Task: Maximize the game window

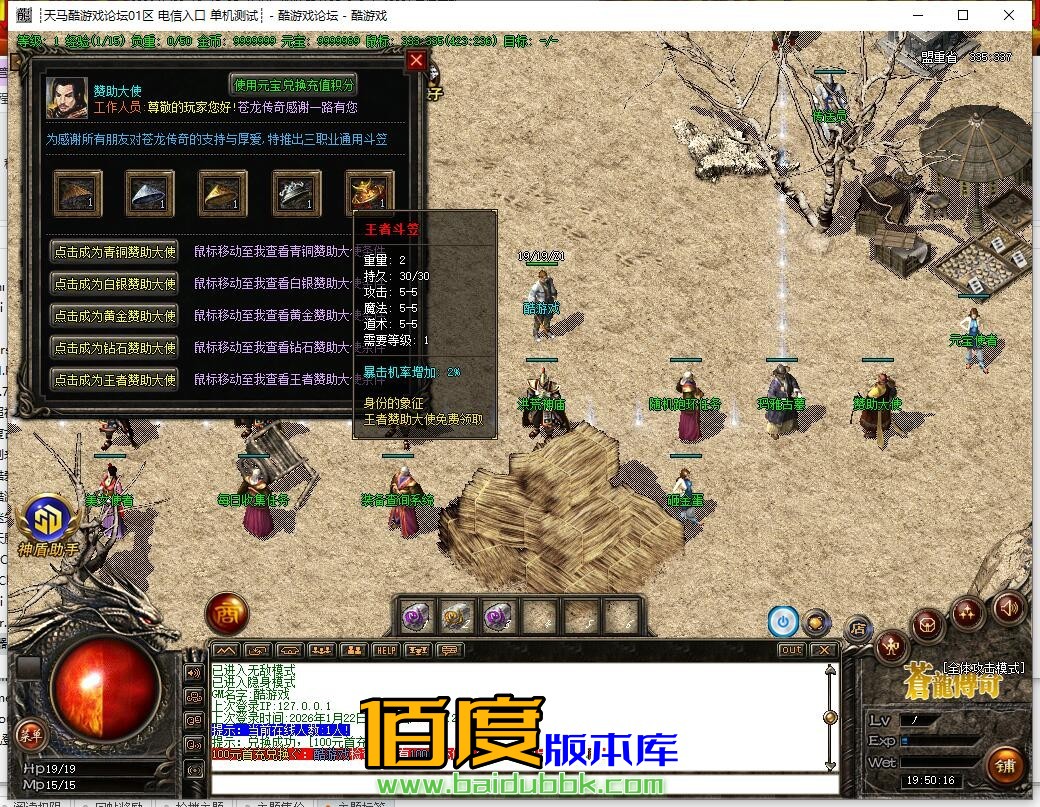Action: (963, 15)
